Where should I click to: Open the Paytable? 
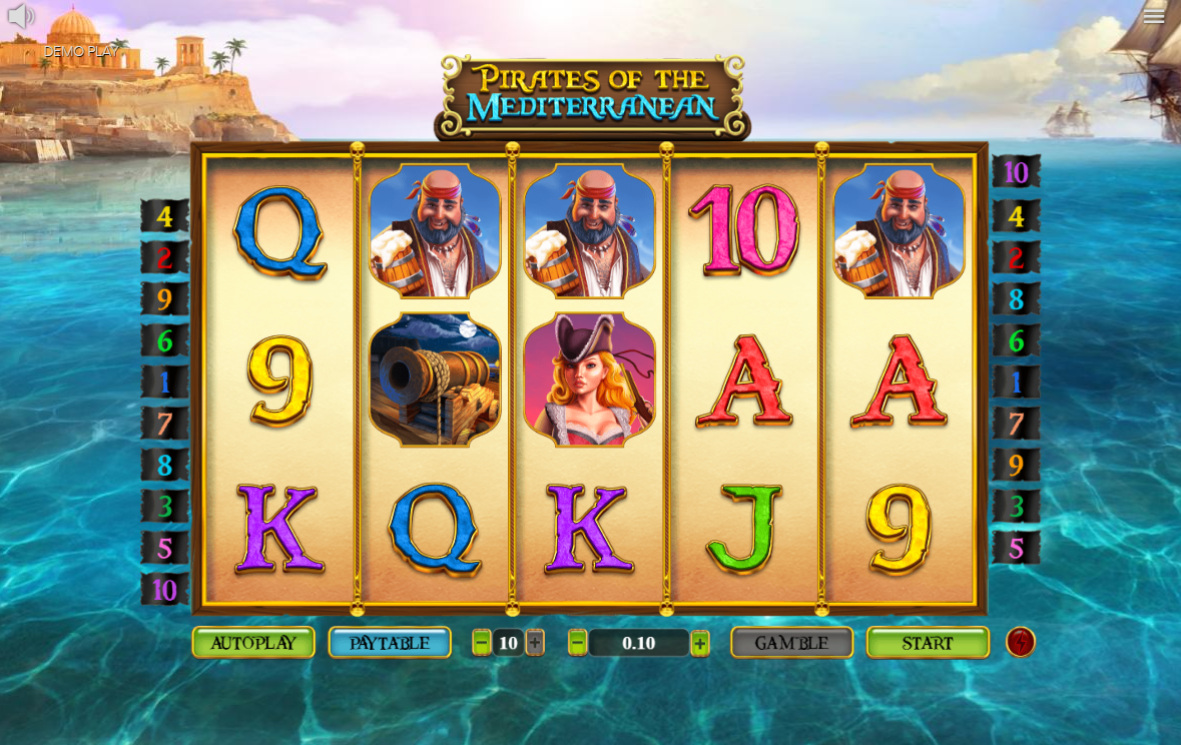pyautogui.click(x=389, y=643)
